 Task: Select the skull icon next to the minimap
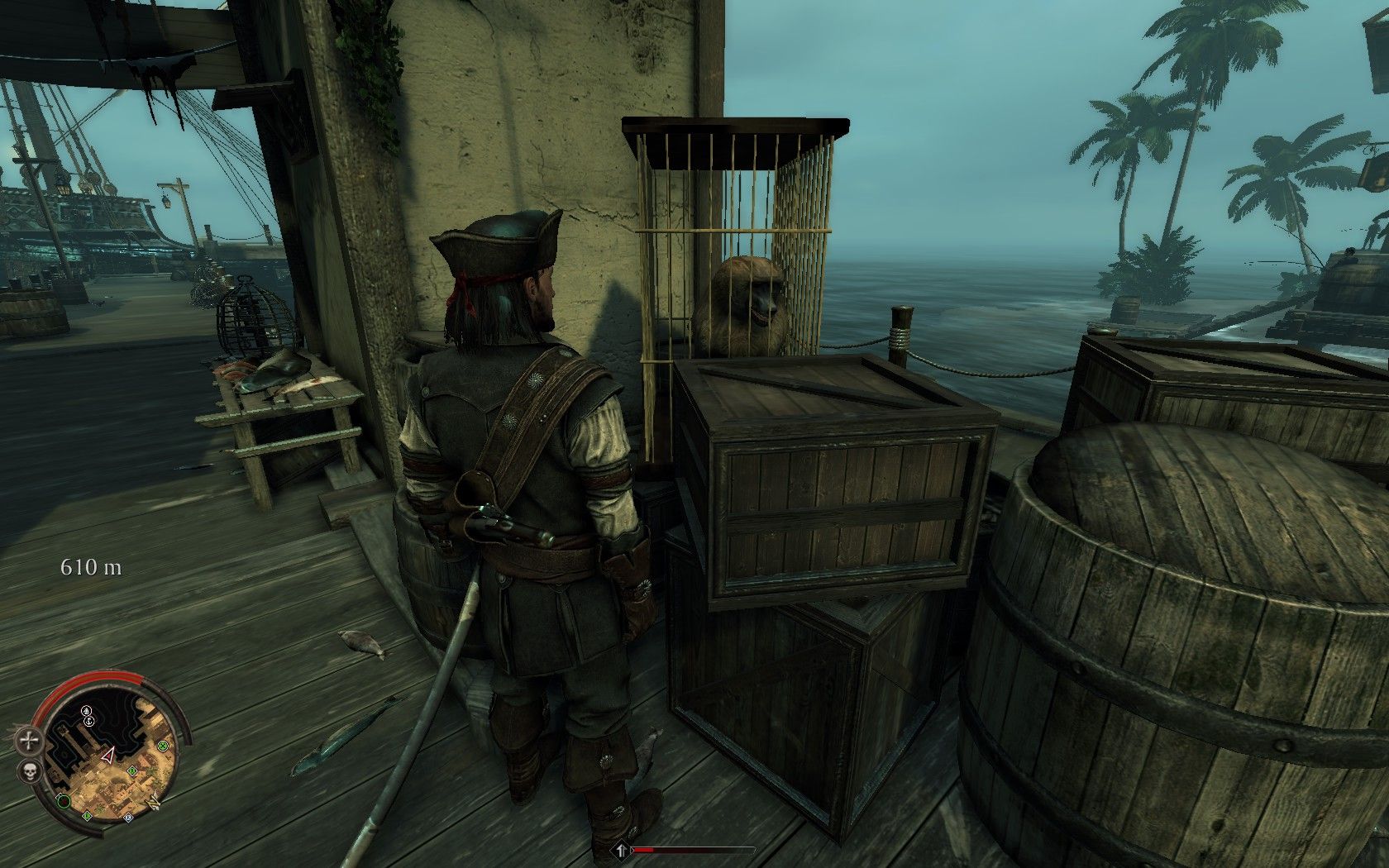coord(30,773)
